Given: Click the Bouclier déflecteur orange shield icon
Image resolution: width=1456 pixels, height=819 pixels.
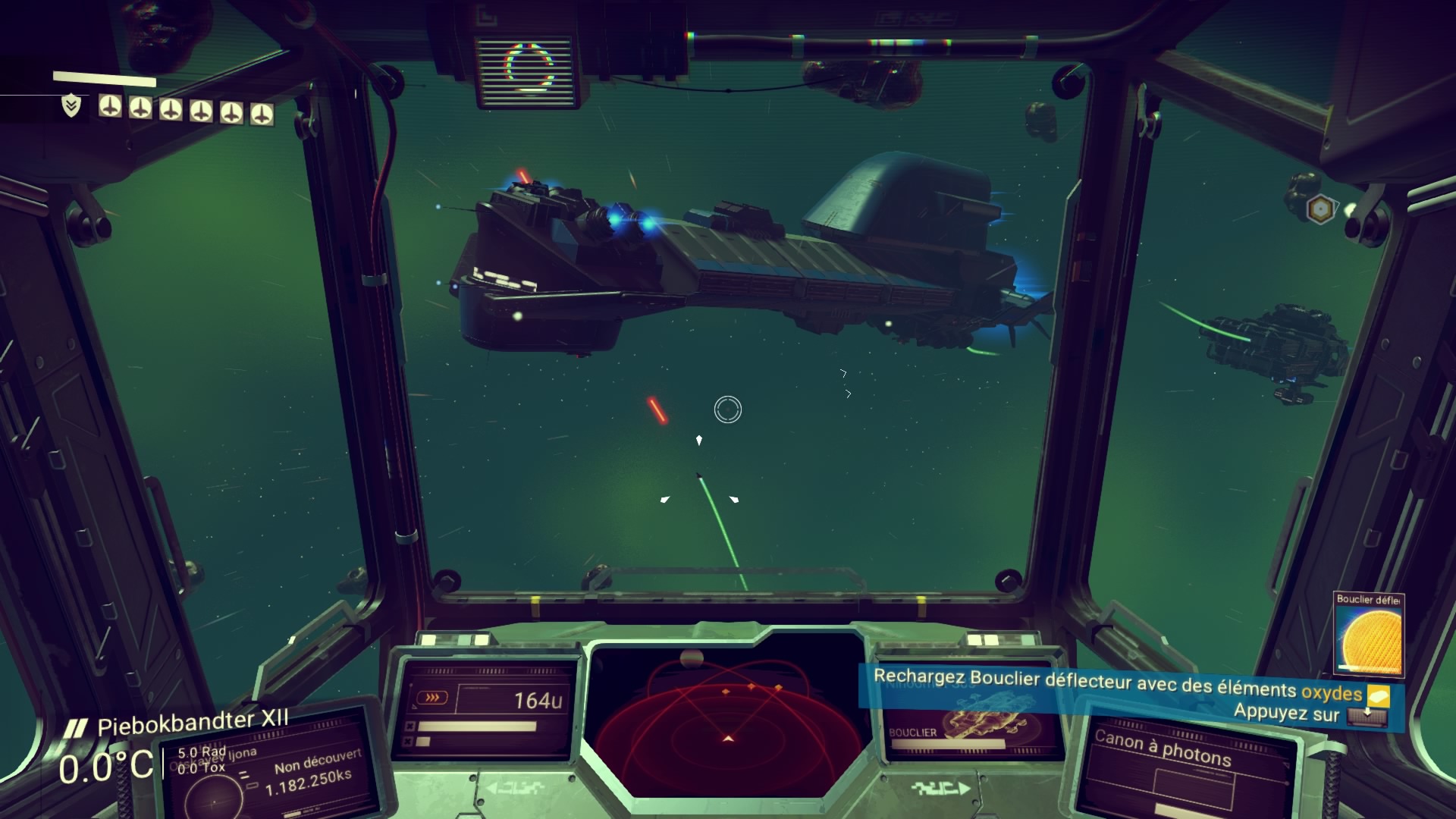Looking at the screenshot, I should click(1370, 639).
